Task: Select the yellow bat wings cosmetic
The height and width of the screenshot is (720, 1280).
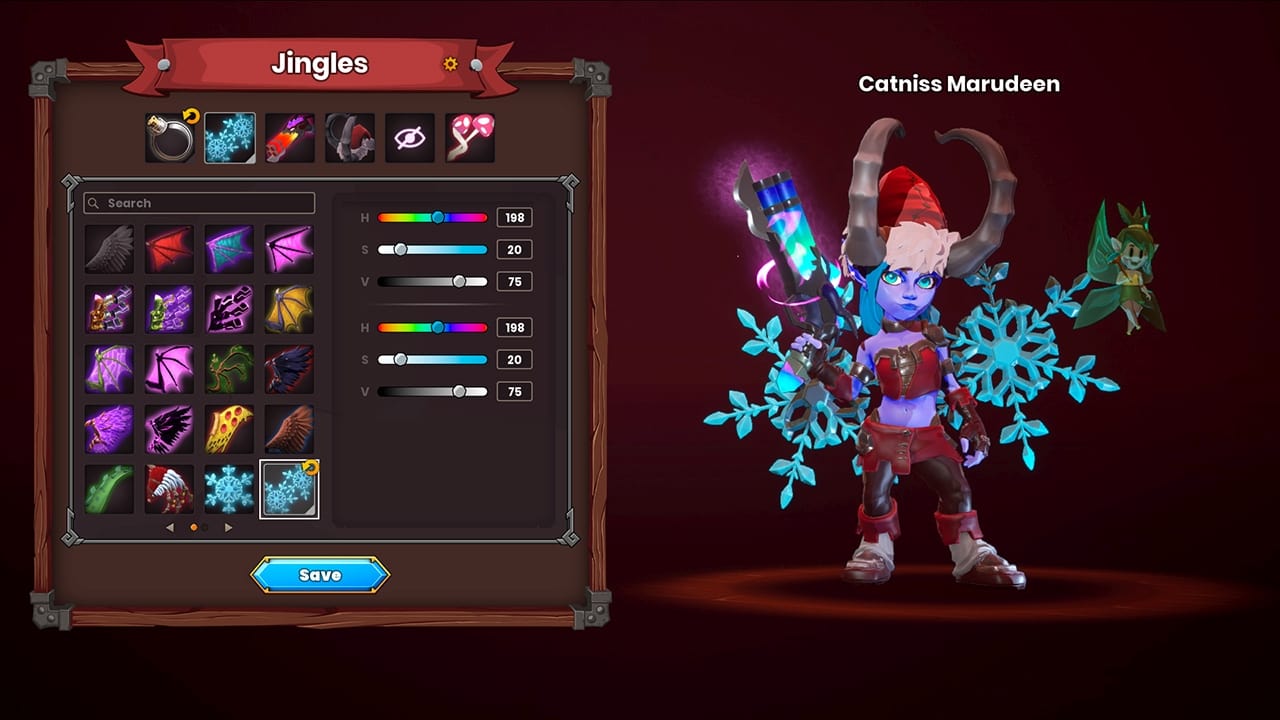Action: pos(289,308)
